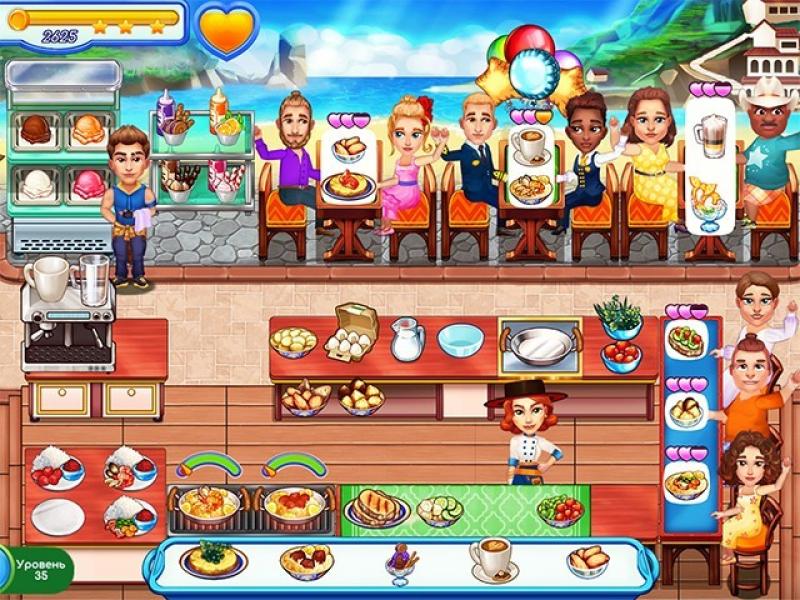Choose the bowl of pastries on the tray

click(x=587, y=559)
